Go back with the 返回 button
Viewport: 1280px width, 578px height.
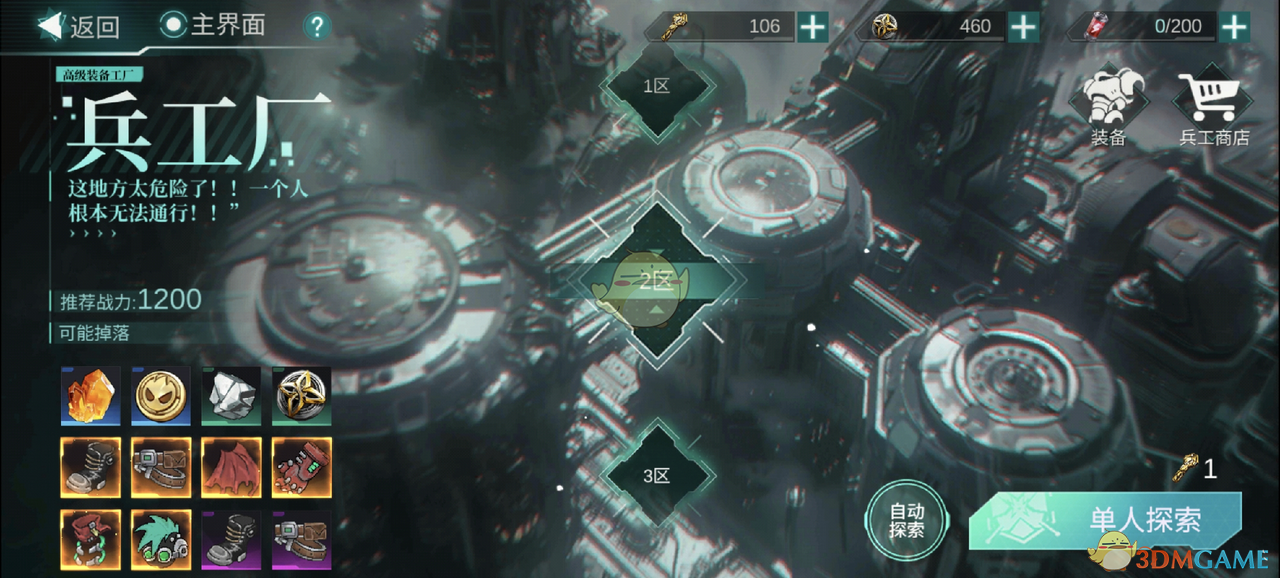(80, 26)
